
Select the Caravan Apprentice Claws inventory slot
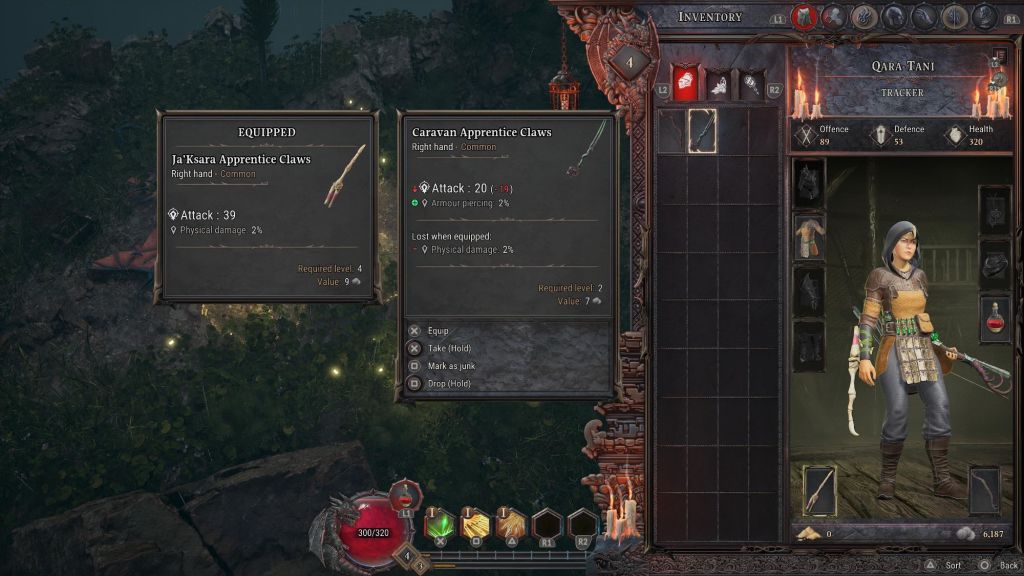[702, 130]
